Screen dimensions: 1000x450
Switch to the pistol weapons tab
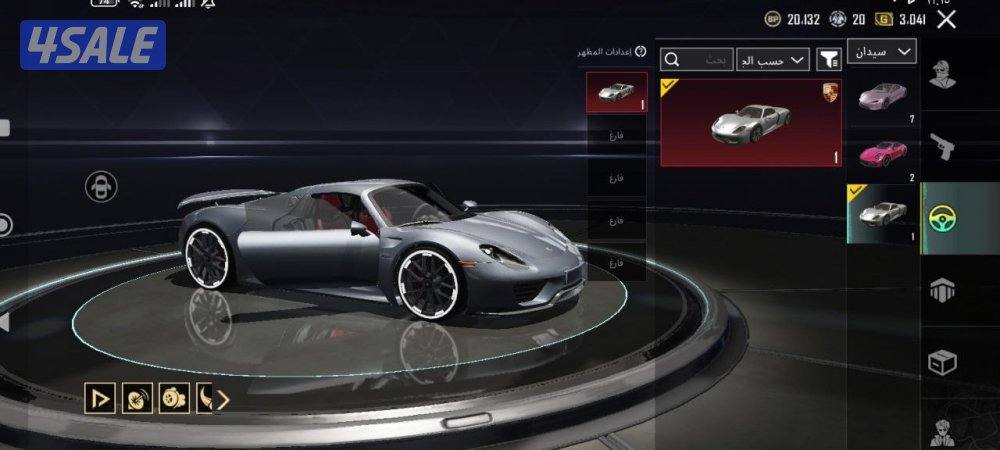[942, 146]
